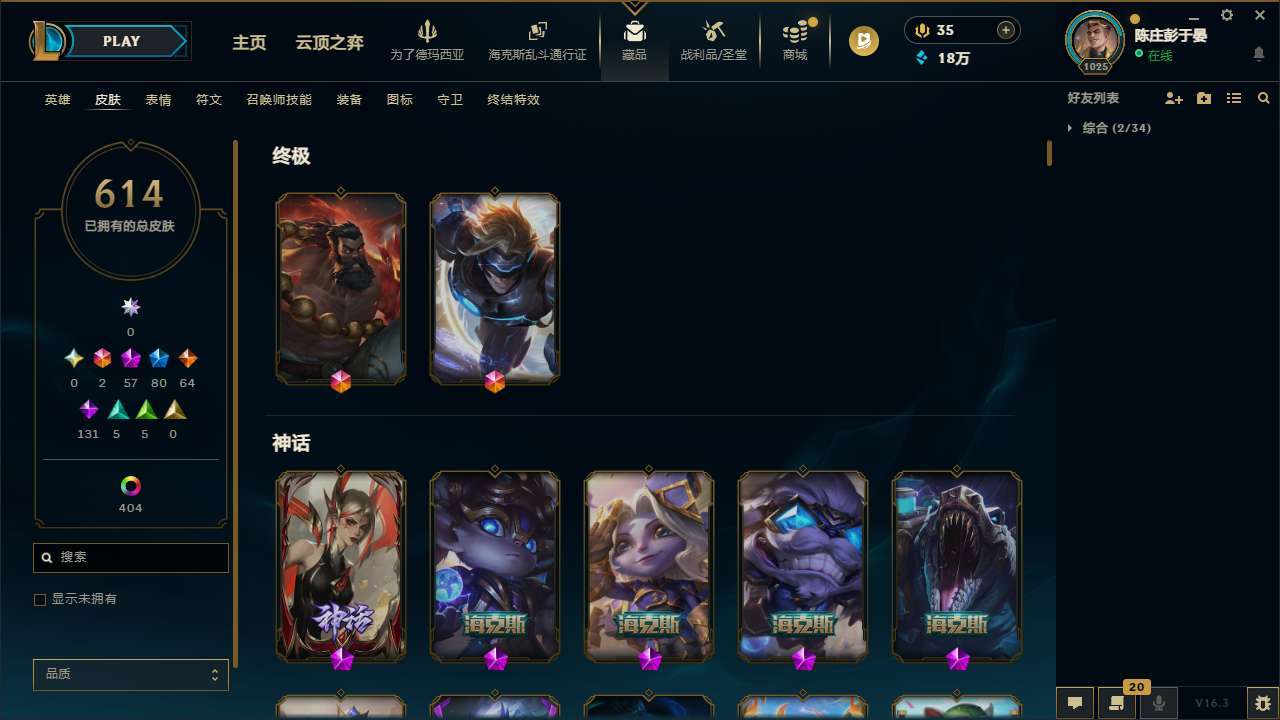
Task: Switch friends list to list view layout
Action: click(1234, 98)
